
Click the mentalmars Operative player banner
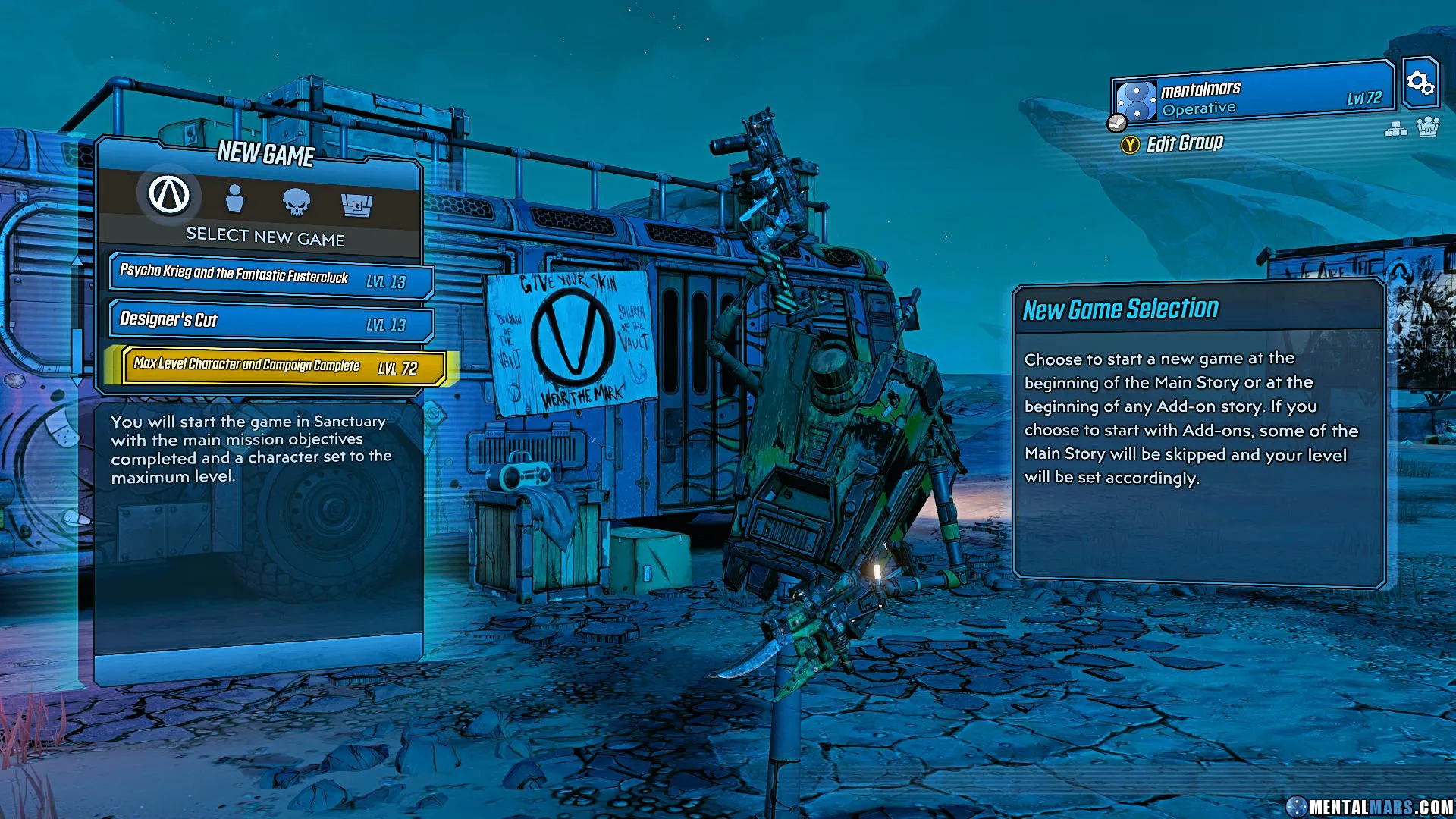coord(1251,95)
